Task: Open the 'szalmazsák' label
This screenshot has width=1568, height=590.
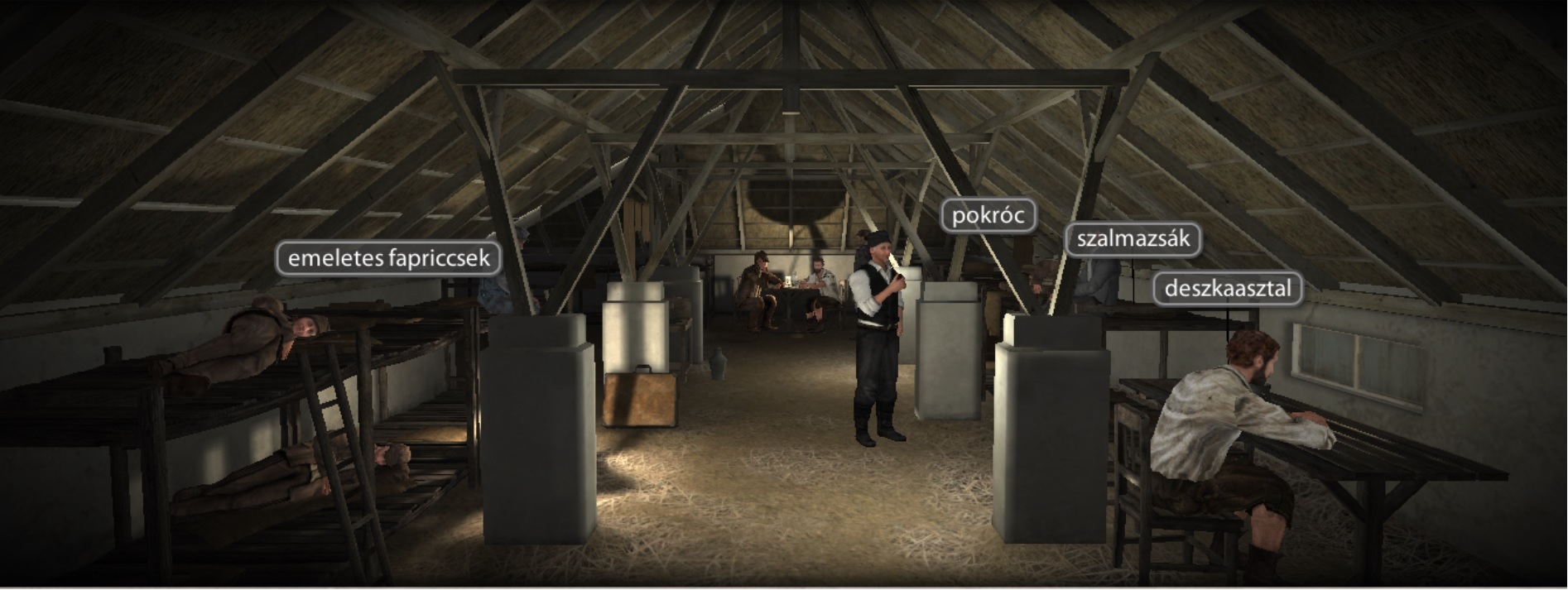Action: pyautogui.click(x=1133, y=239)
